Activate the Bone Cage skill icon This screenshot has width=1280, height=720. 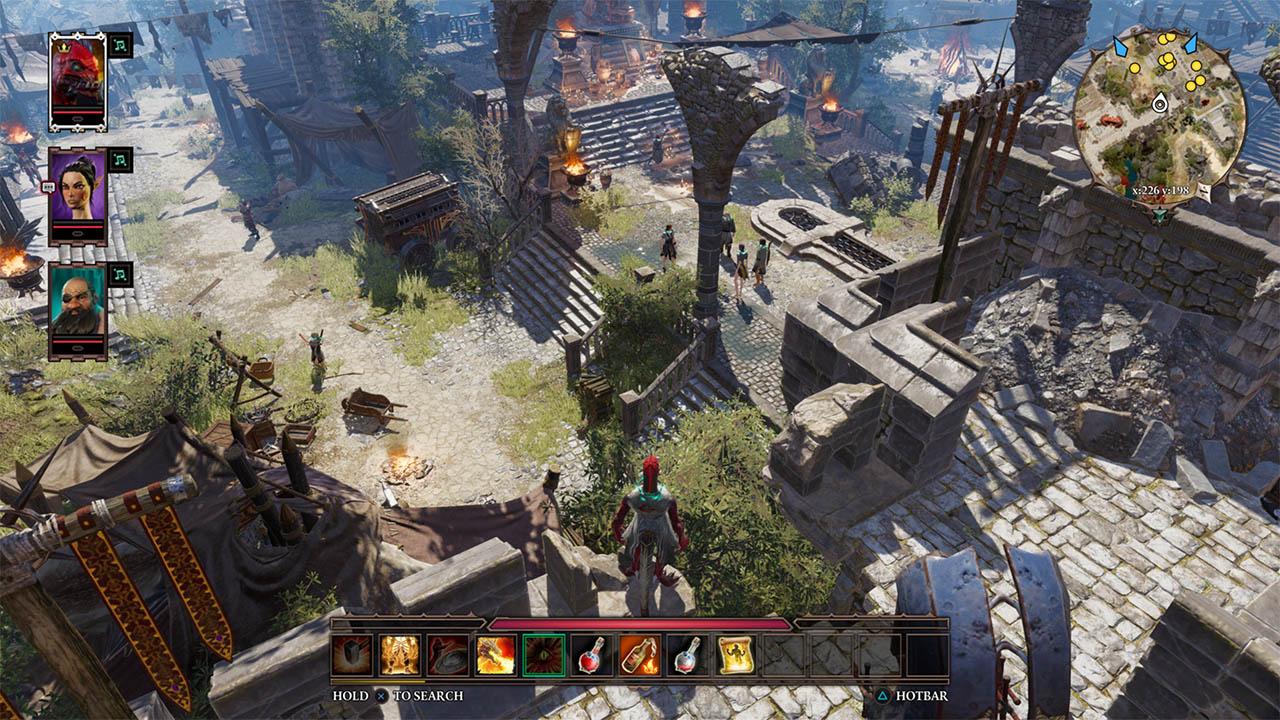pos(400,655)
